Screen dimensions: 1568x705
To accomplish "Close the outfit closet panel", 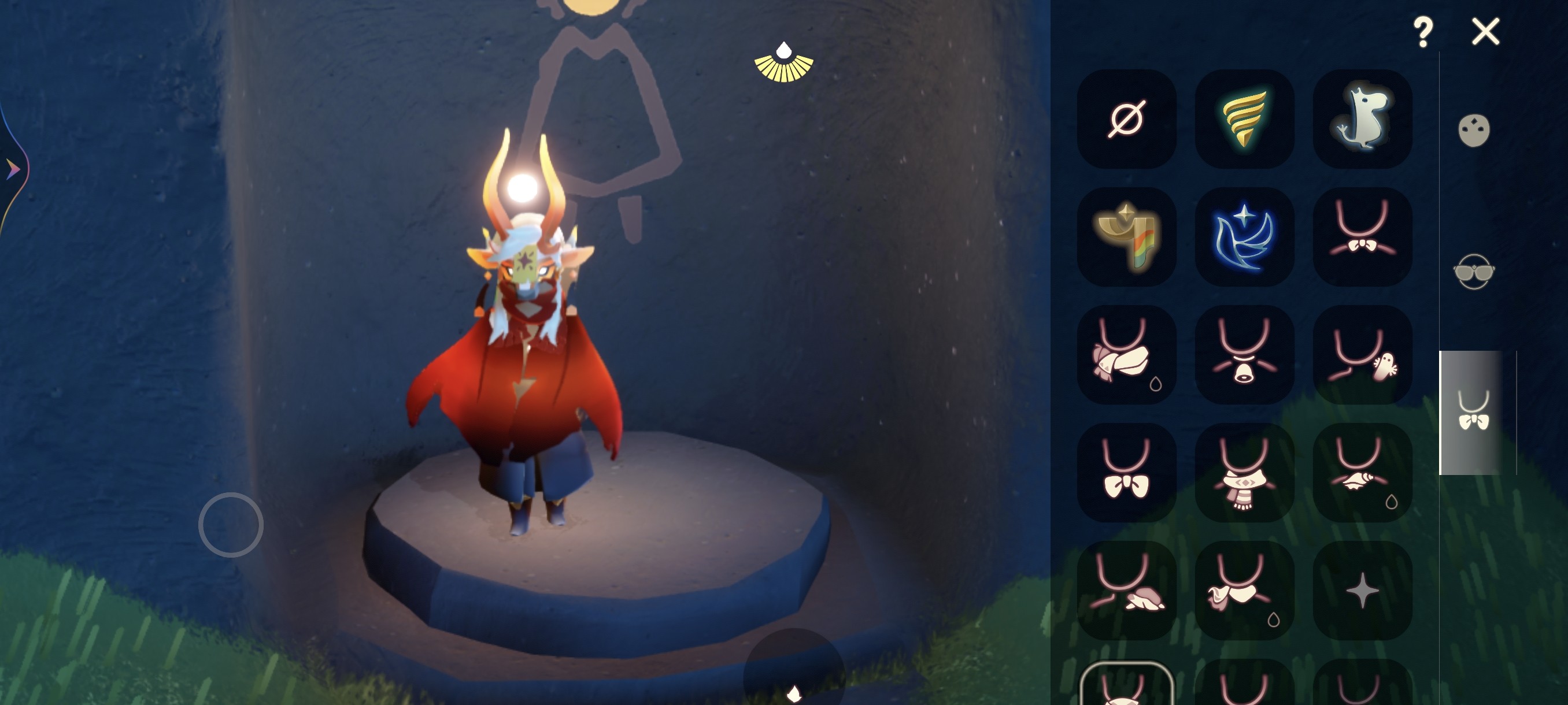I will point(1485,32).
